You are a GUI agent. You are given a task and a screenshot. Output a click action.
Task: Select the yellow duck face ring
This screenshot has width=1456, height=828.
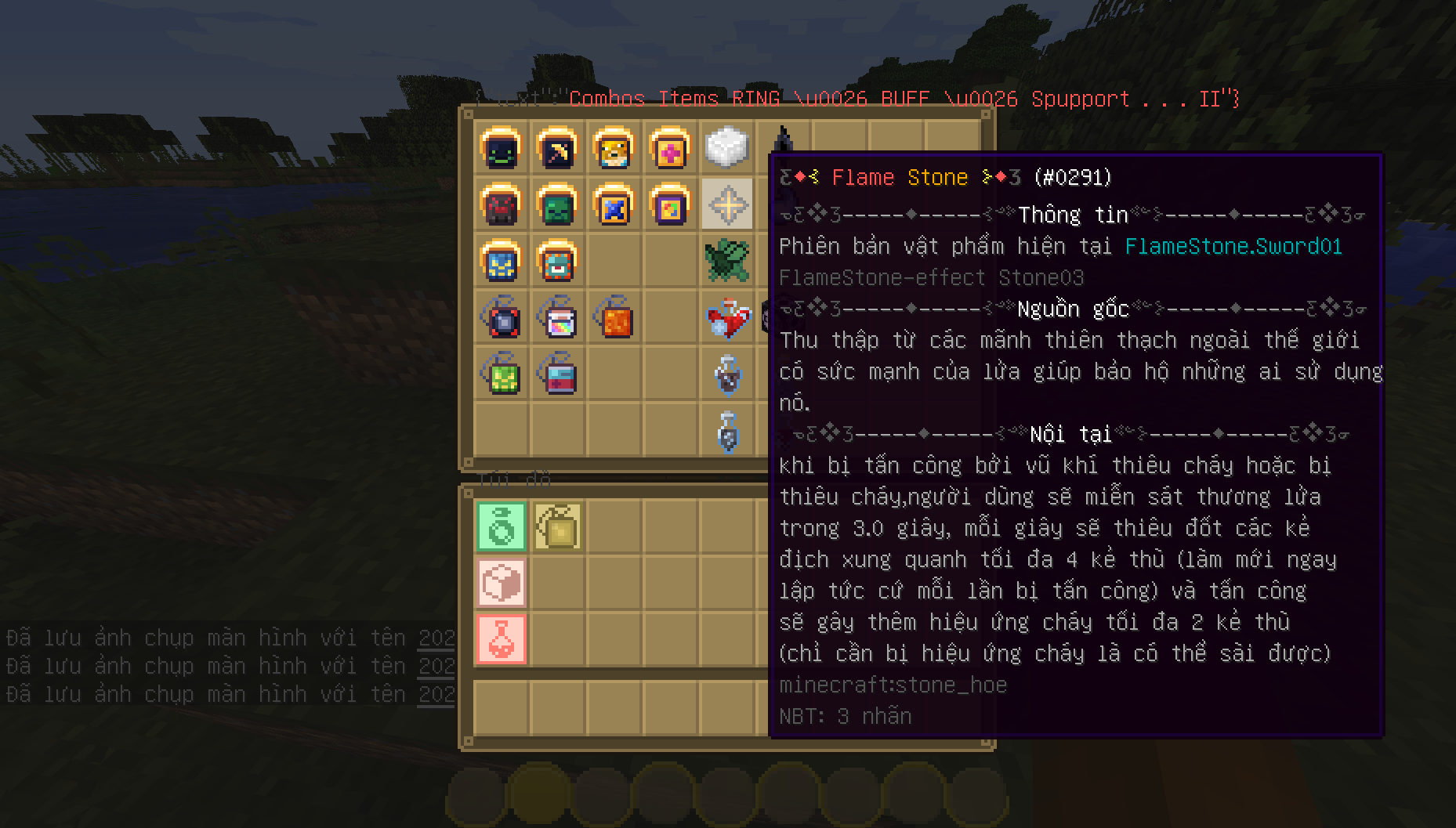(x=614, y=148)
